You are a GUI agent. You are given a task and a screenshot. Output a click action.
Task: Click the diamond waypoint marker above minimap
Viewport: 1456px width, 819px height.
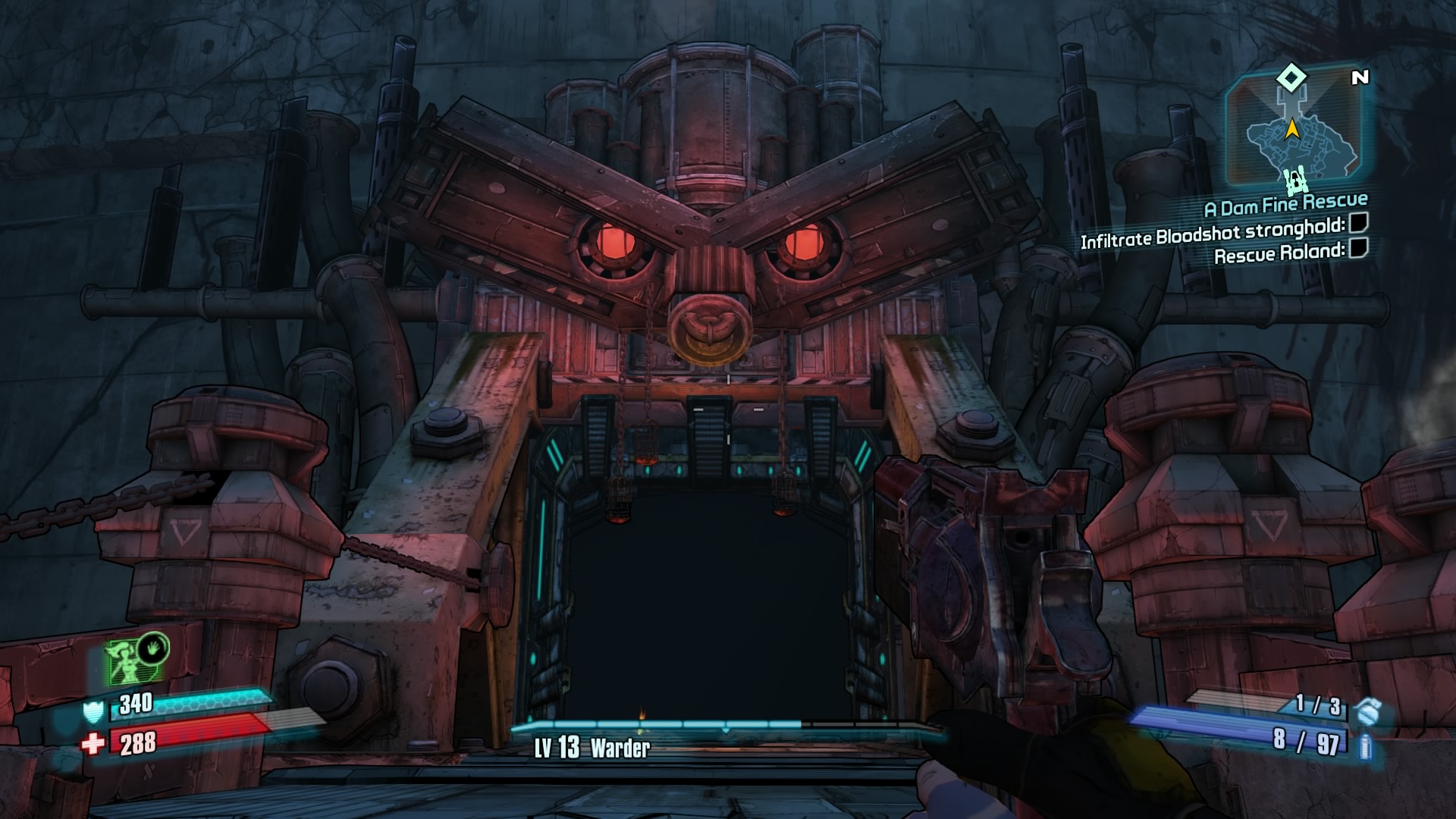(x=1291, y=77)
